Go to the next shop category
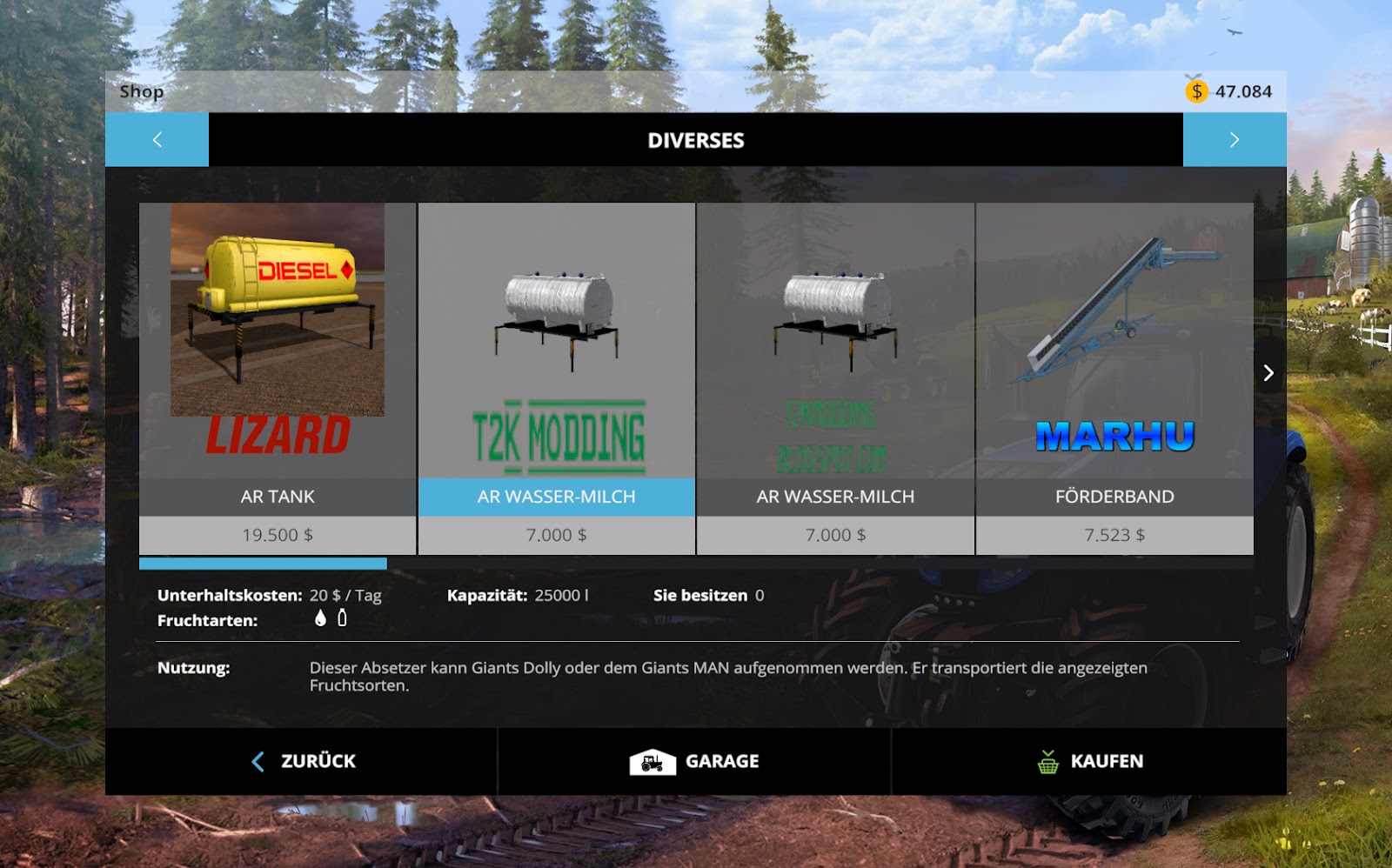Viewport: 1392px width, 868px height. tap(1234, 139)
